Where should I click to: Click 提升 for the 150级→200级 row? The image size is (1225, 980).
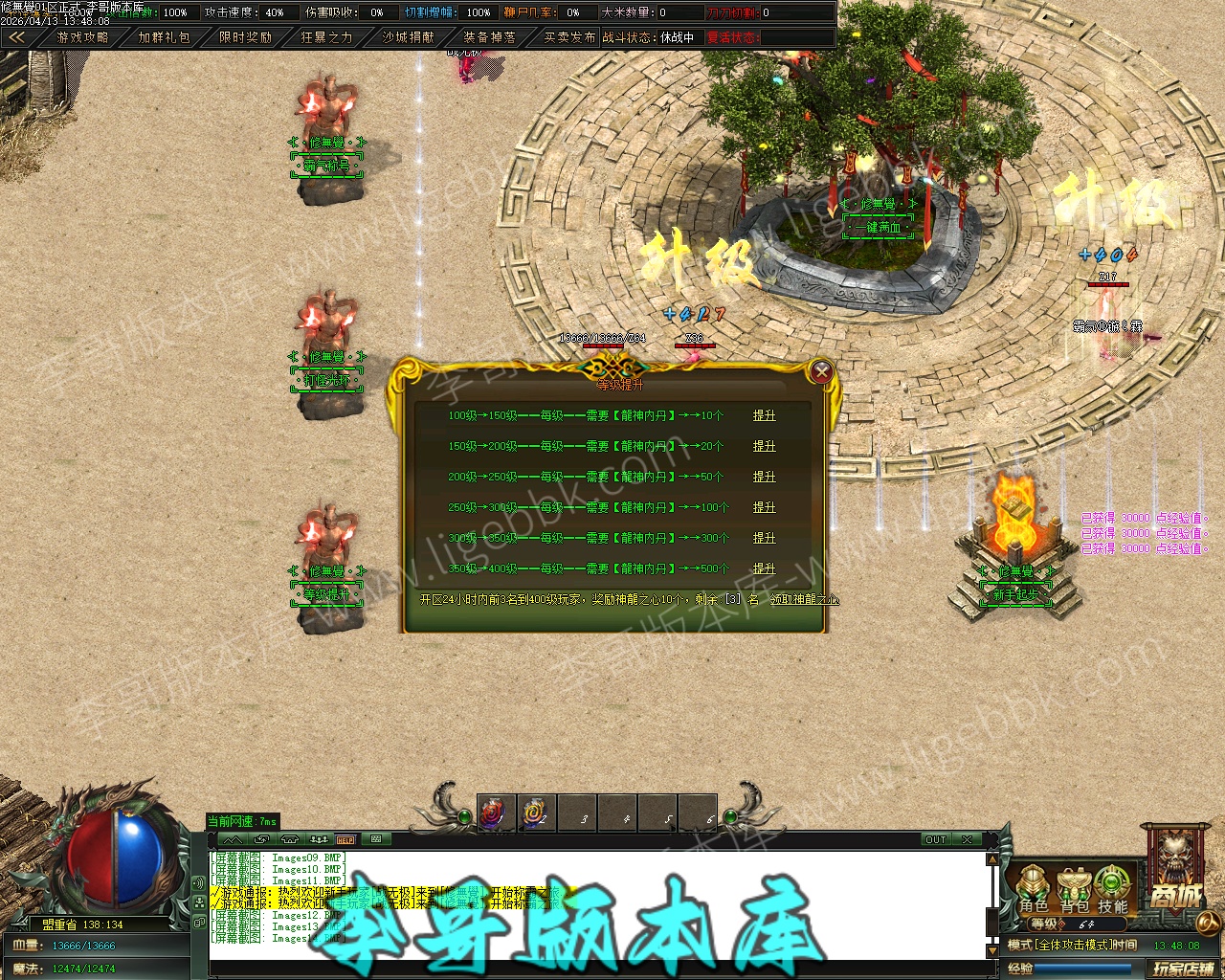point(764,446)
